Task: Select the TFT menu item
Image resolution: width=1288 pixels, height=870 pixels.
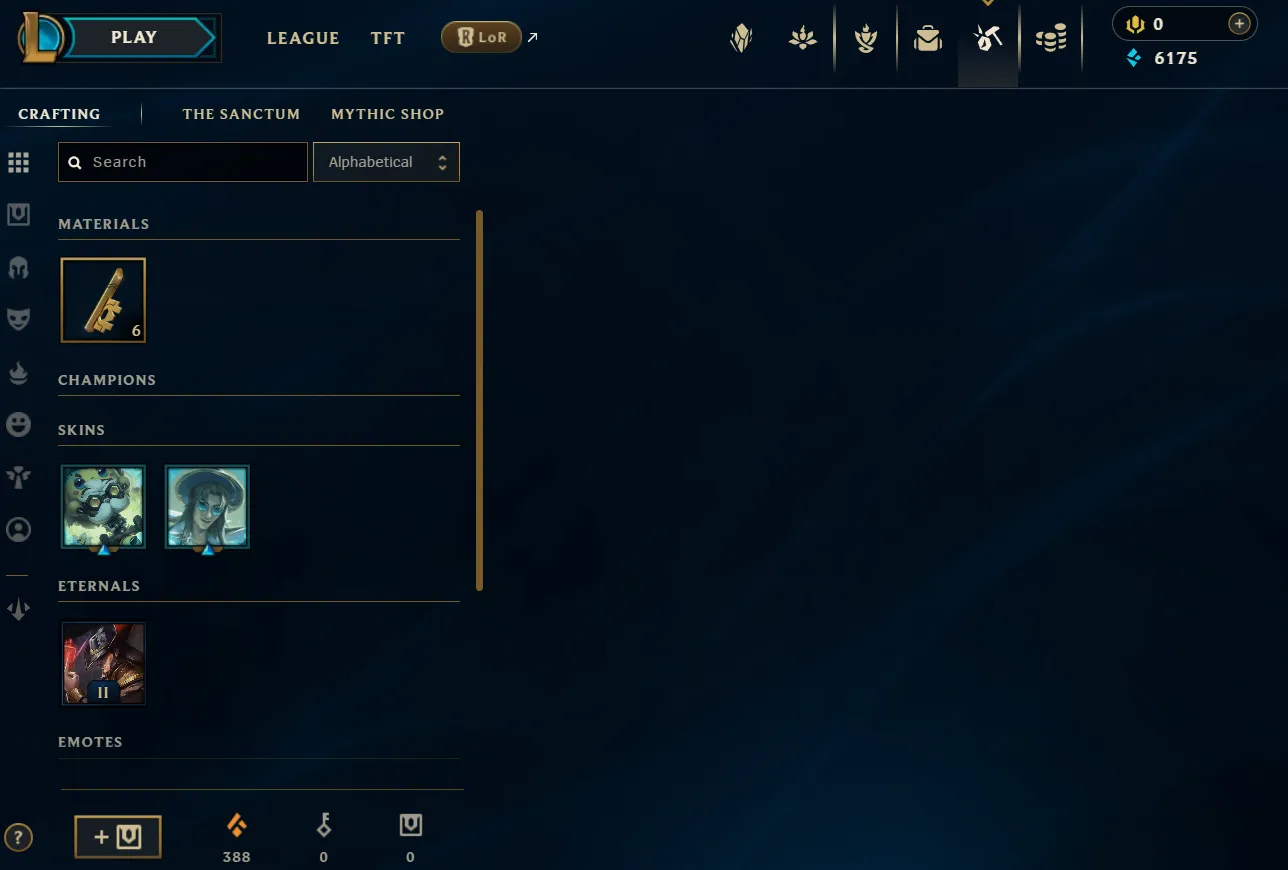Action: (387, 38)
